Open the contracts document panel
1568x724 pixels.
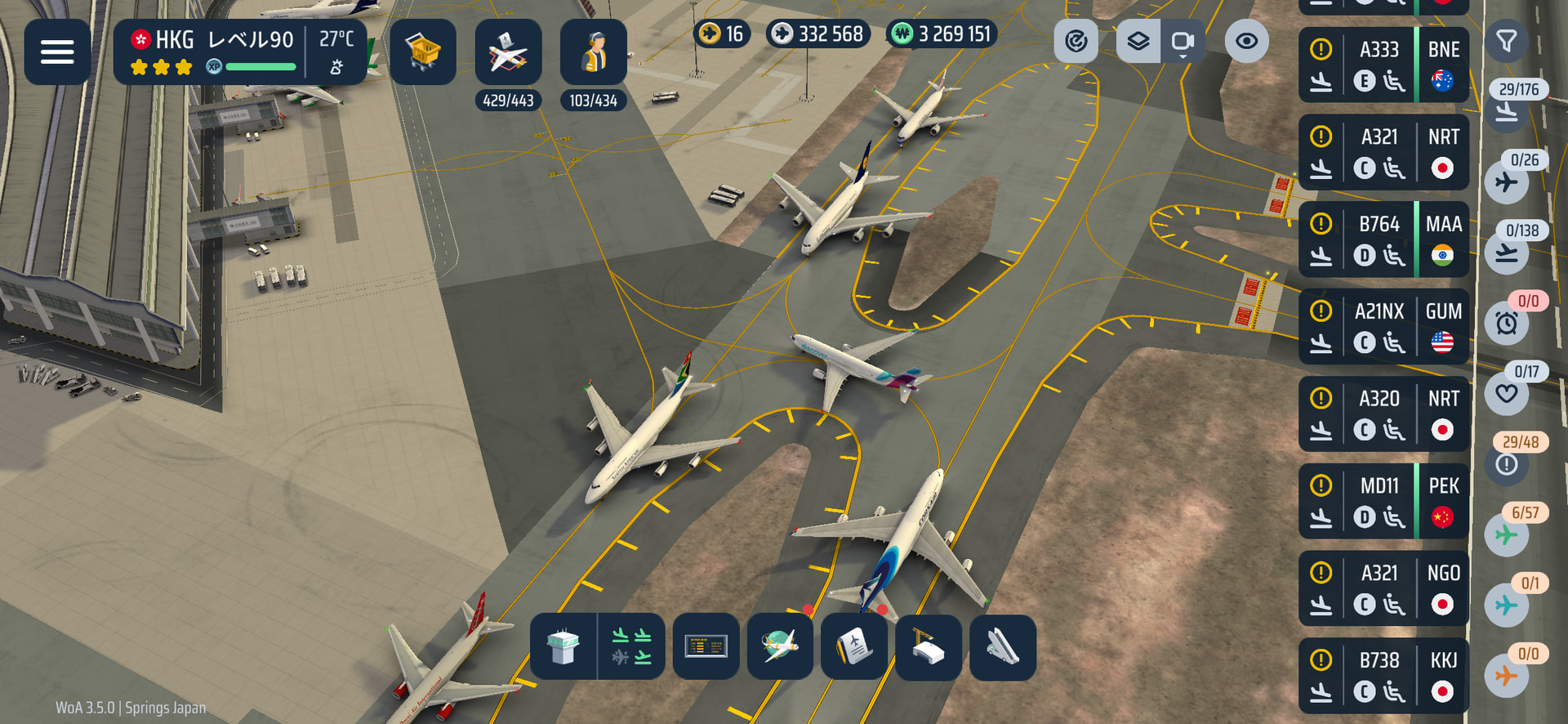(x=854, y=647)
